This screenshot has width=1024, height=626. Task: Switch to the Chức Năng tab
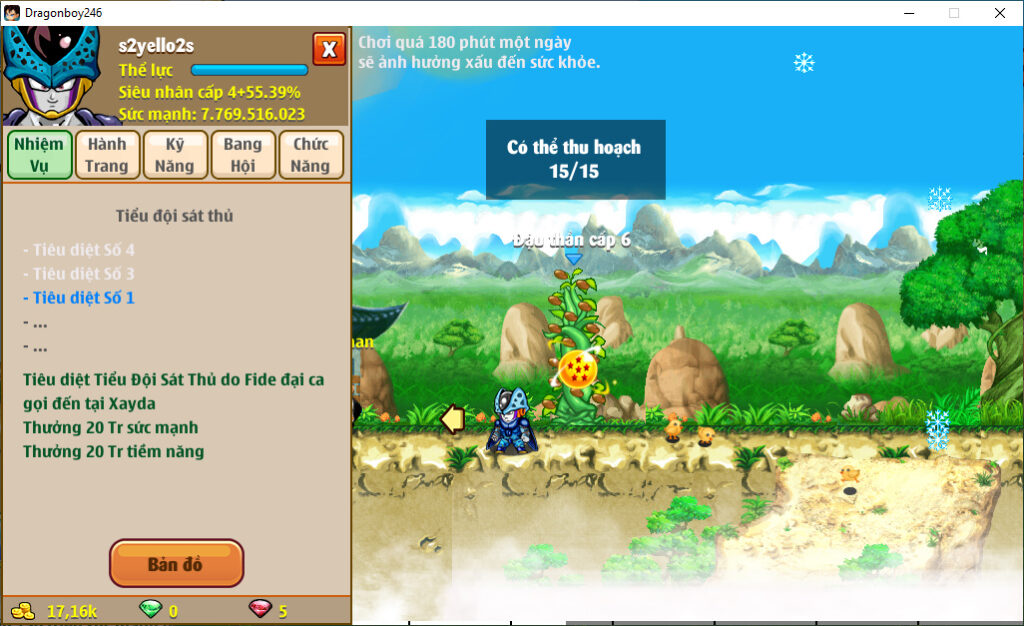click(311, 155)
